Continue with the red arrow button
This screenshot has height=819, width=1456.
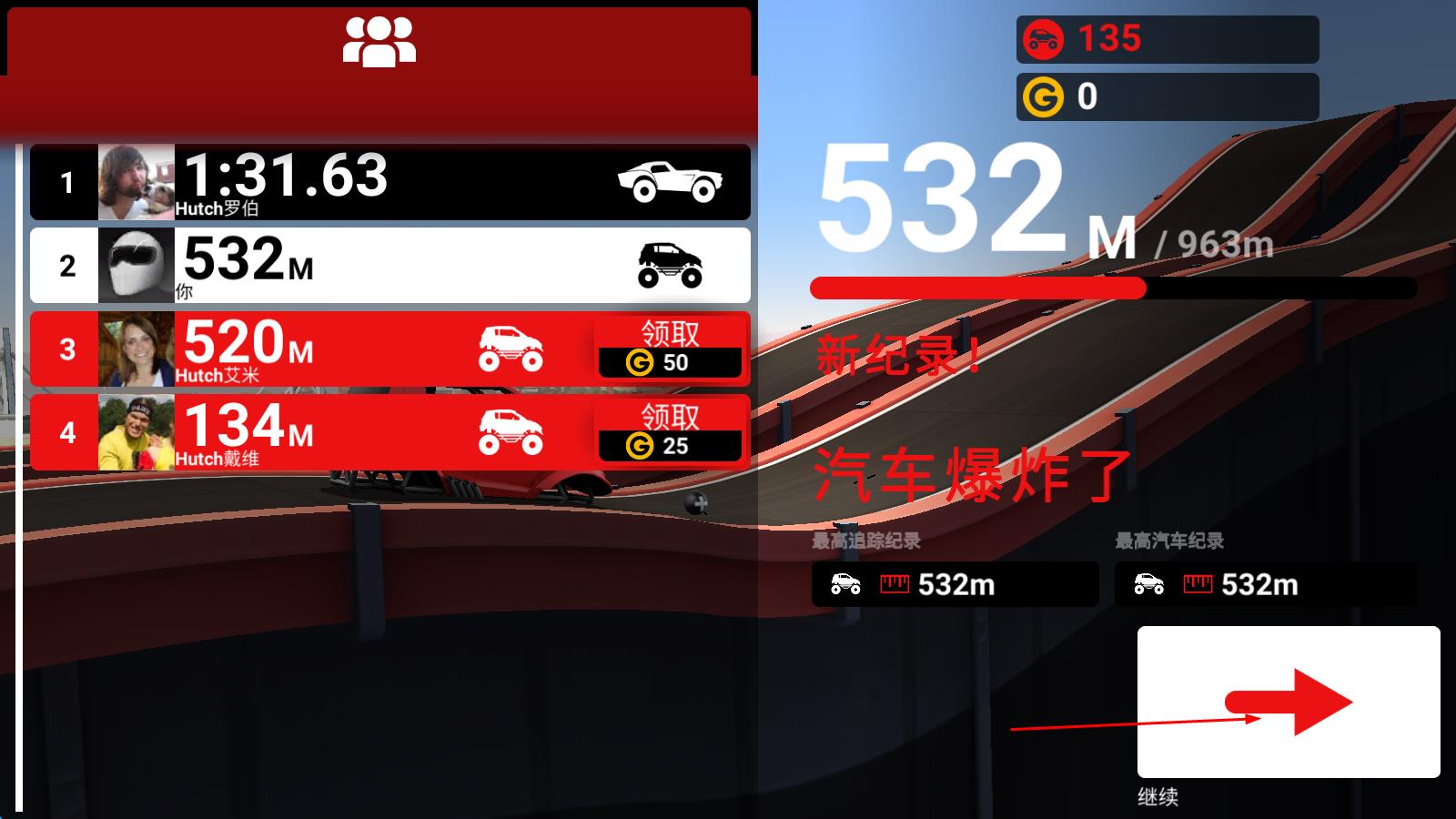1288,702
